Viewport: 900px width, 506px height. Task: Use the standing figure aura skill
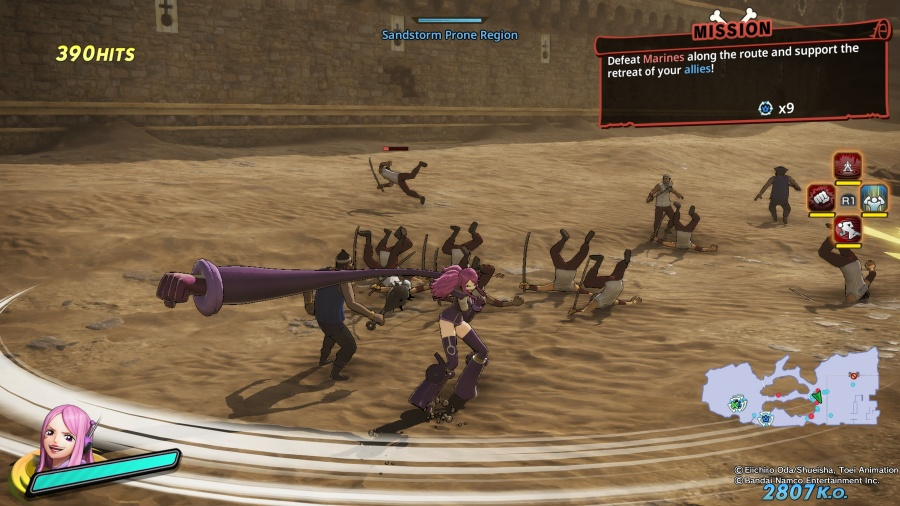(x=848, y=166)
